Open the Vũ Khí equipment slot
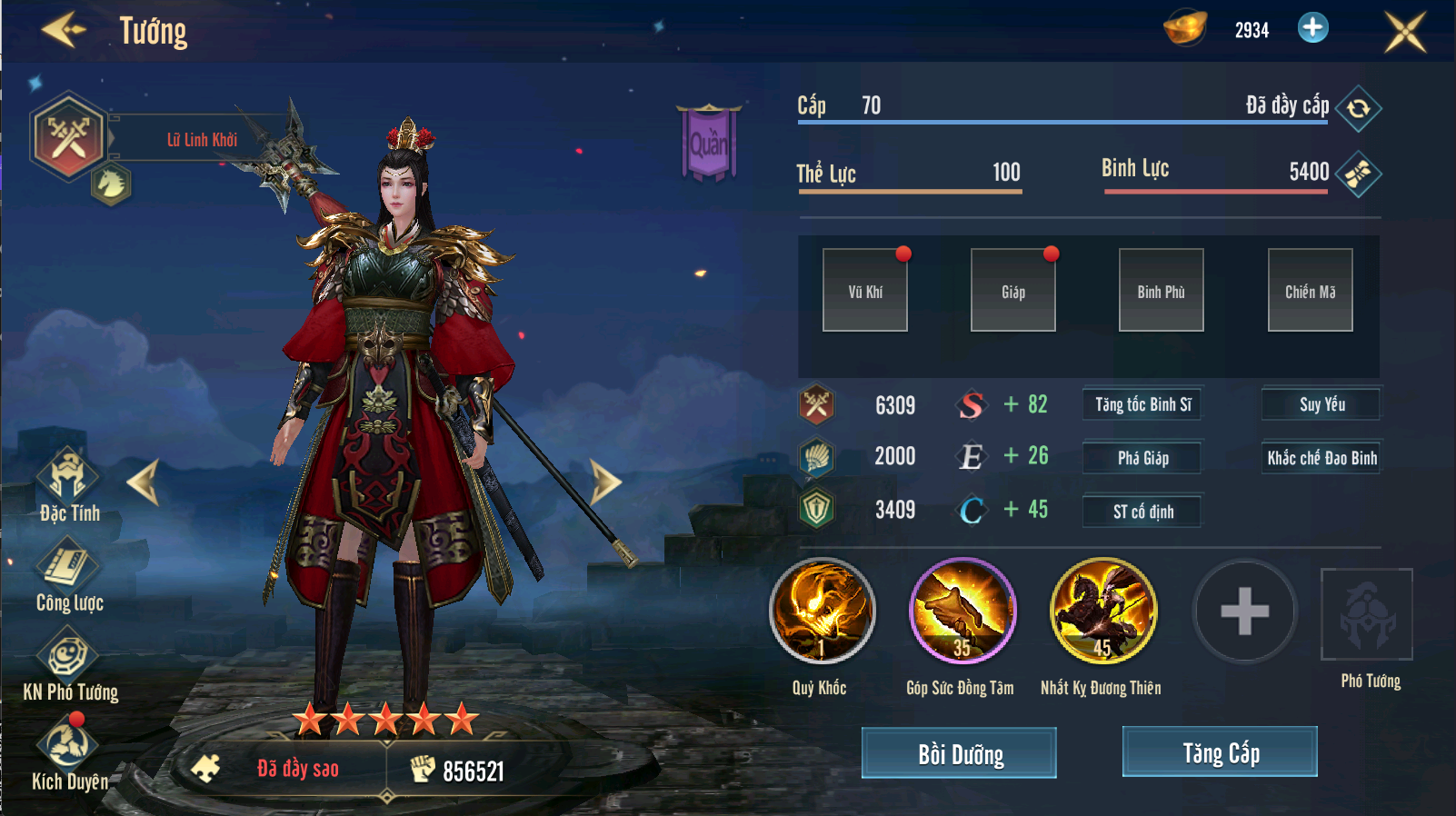This screenshot has width=1456, height=816. [865, 291]
